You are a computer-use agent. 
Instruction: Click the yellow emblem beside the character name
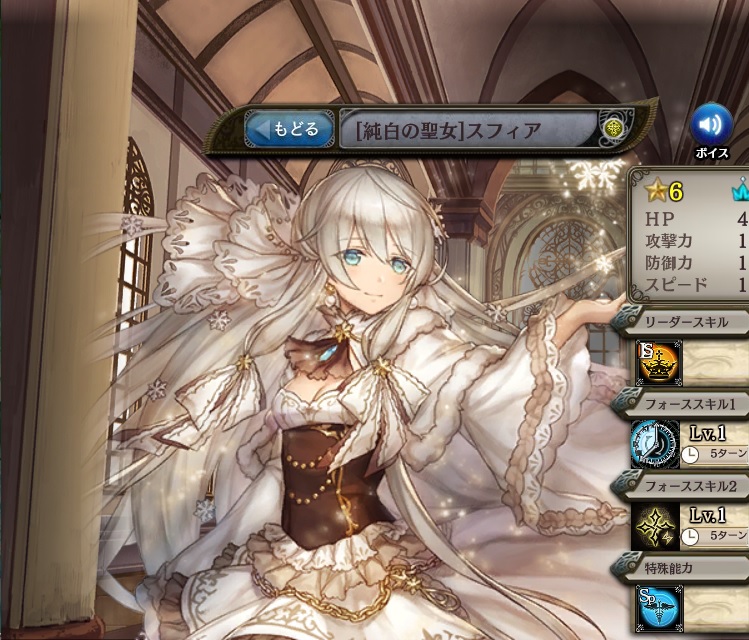tap(615, 128)
